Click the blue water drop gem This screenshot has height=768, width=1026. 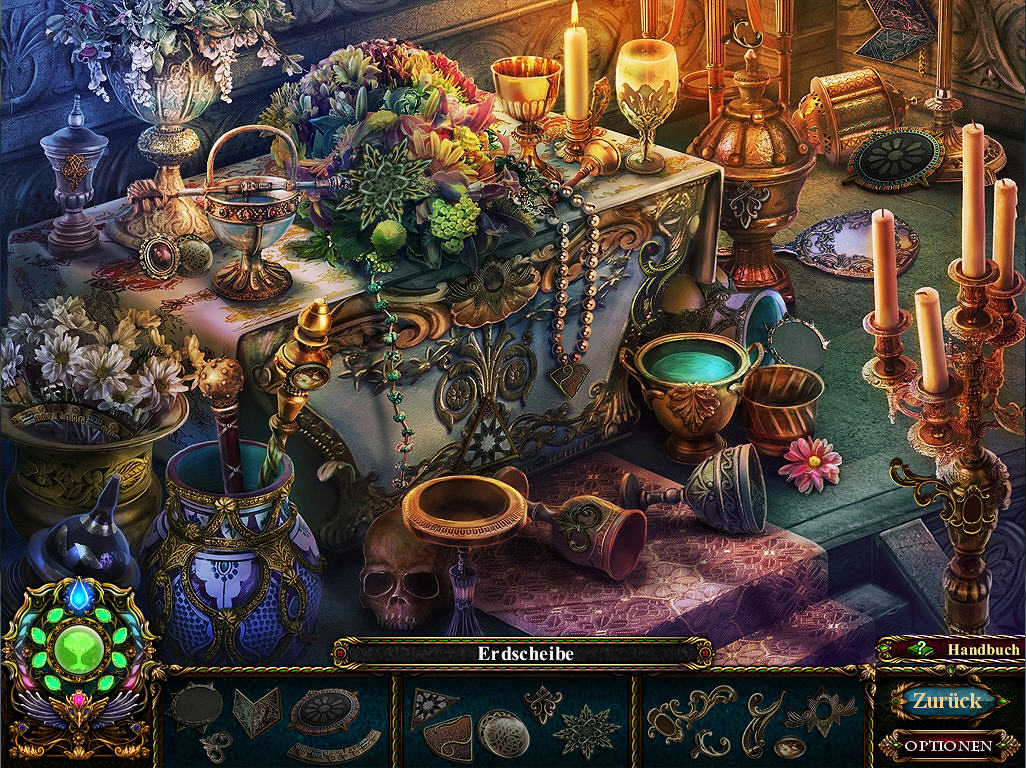tap(78, 595)
